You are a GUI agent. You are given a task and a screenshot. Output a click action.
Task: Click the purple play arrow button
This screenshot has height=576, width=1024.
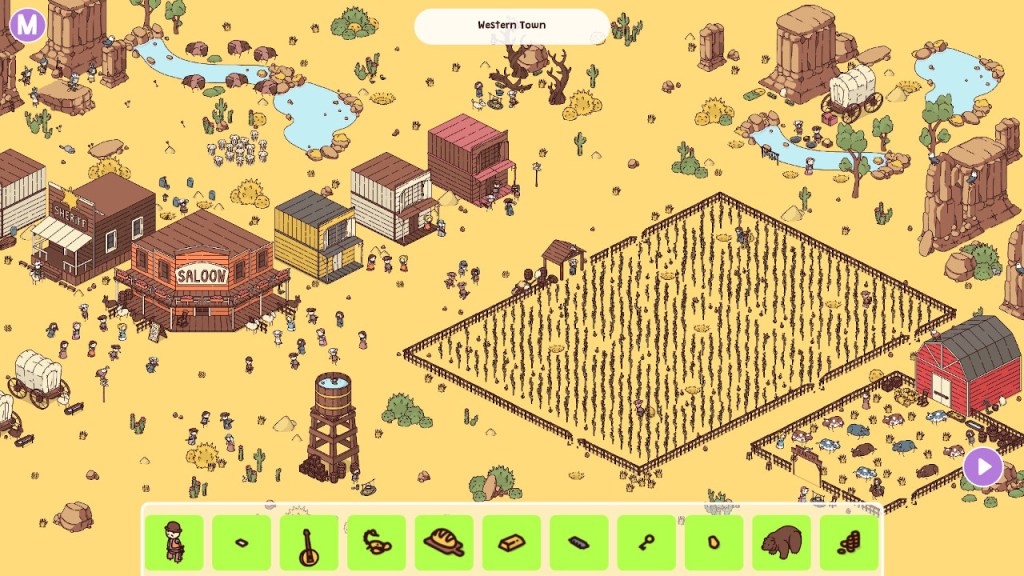click(983, 466)
